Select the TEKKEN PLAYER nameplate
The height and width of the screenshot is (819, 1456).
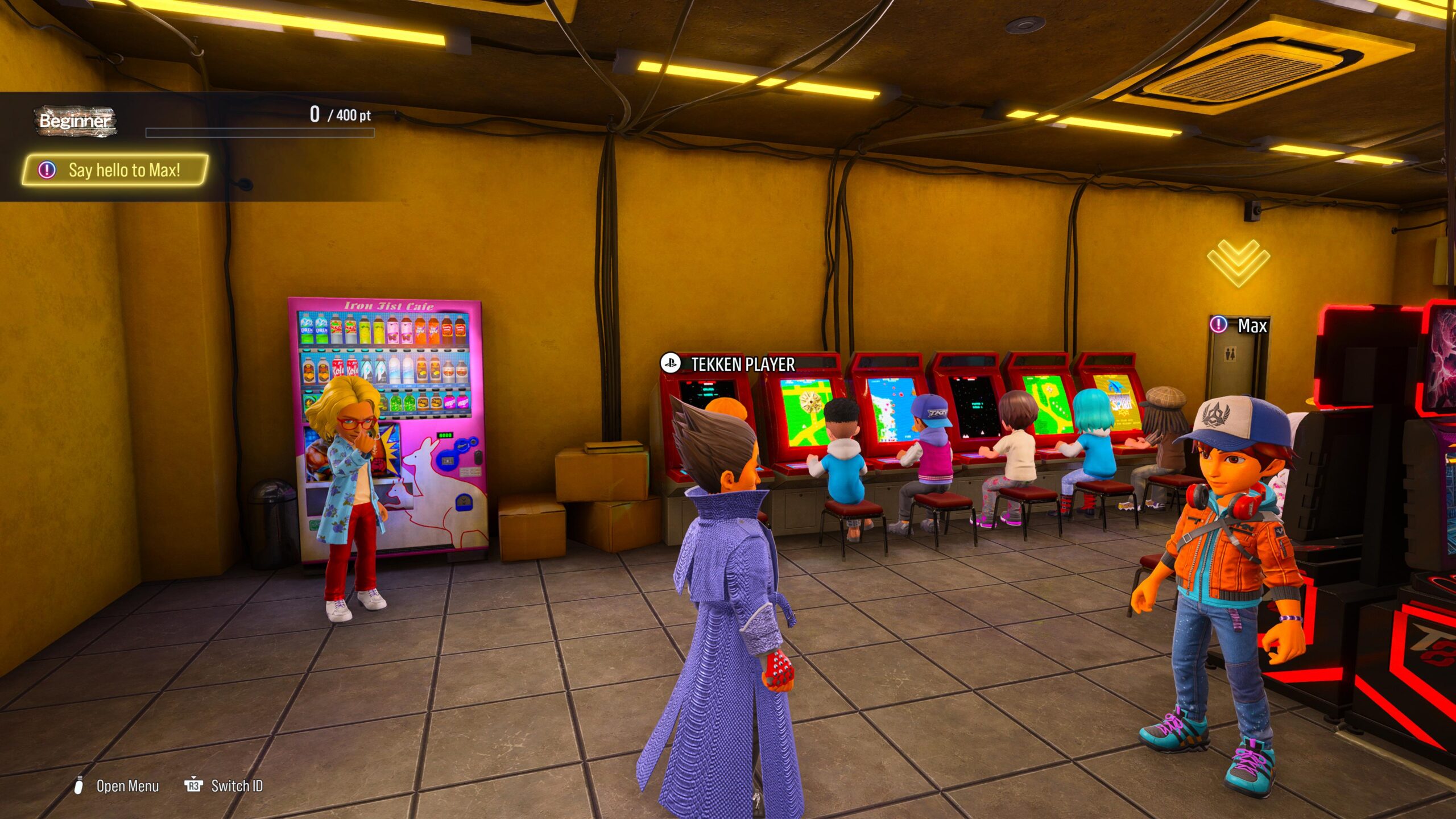tap(729, 364)
